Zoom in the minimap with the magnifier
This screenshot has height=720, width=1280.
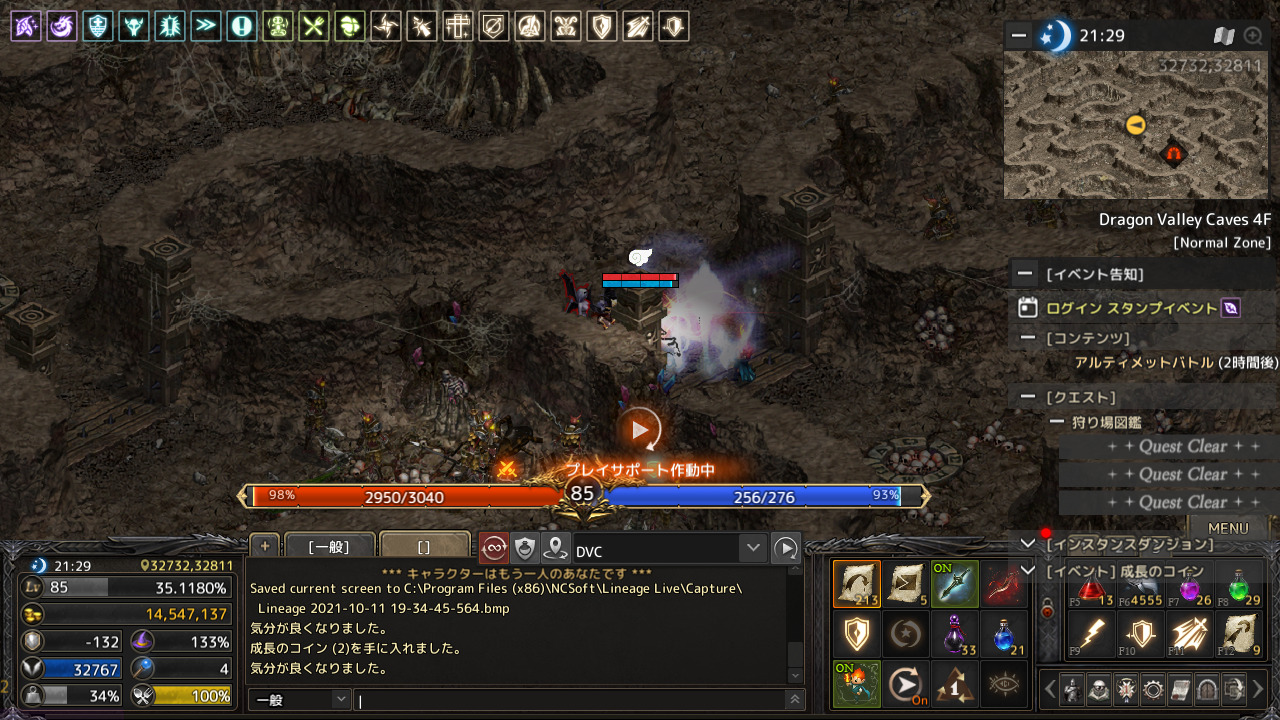pyautogui.click(x=1253, y=36)
